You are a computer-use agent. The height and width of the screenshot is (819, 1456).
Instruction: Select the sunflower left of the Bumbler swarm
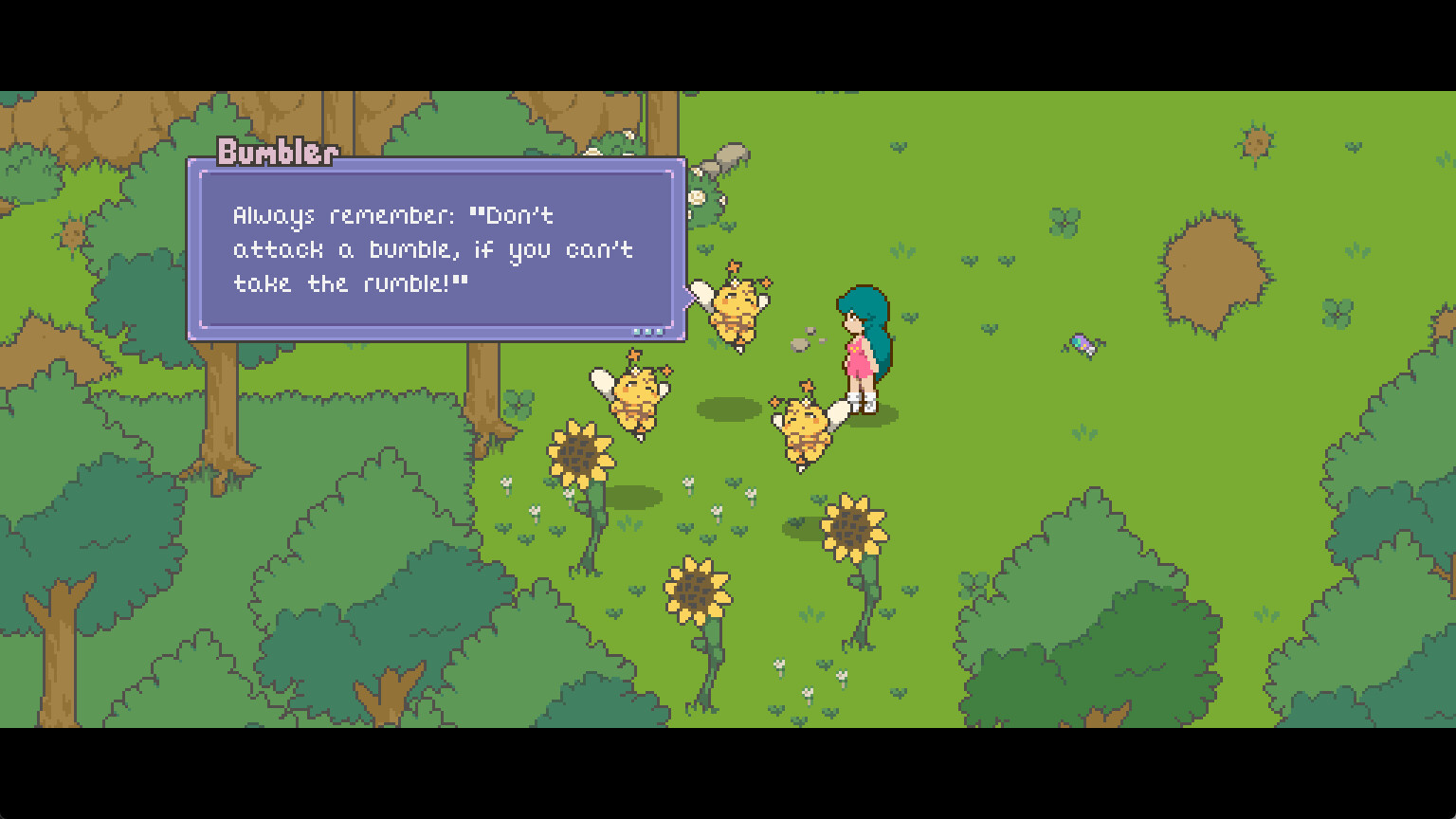(x=580, y=455)
